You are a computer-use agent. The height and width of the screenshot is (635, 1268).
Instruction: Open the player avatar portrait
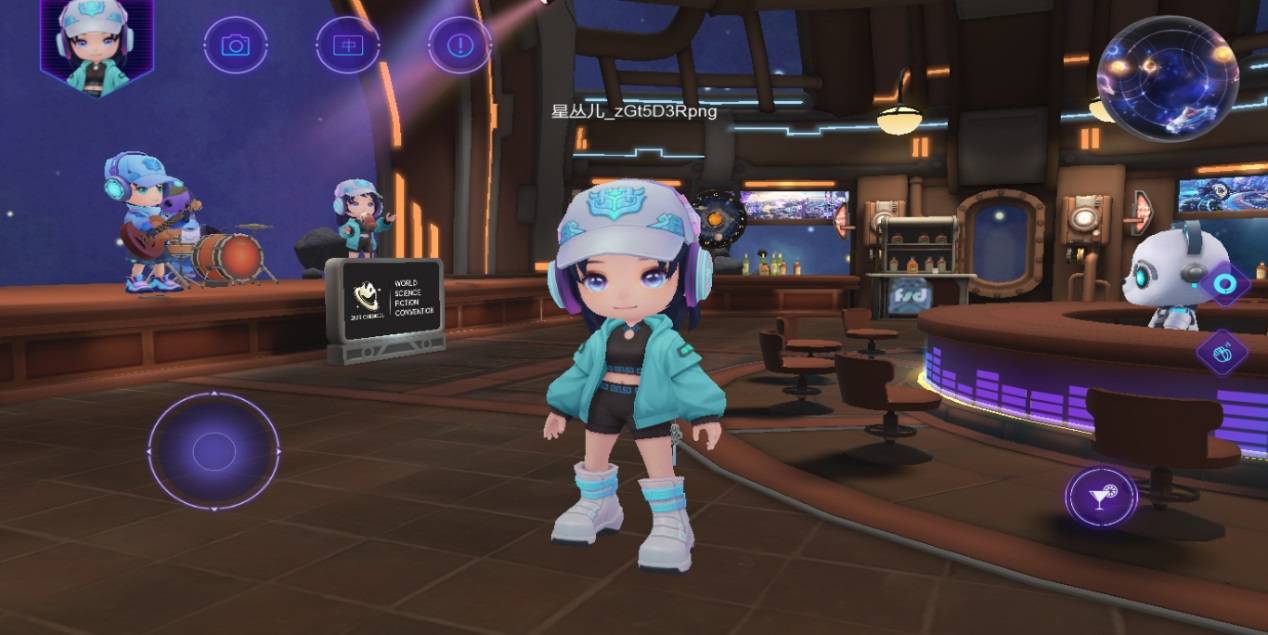(96, 46)
